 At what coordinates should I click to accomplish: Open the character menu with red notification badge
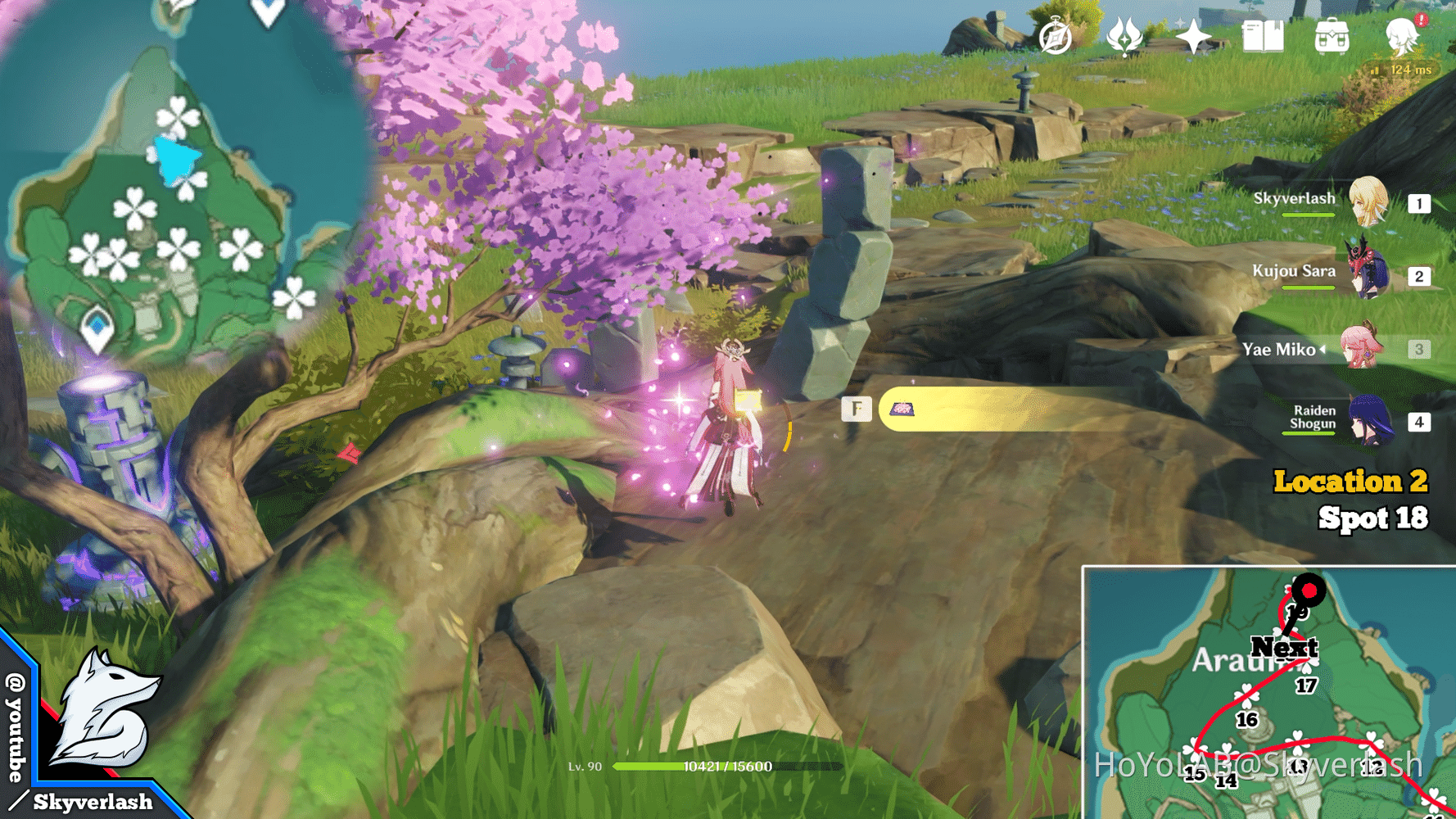[x=1402, y=34]
